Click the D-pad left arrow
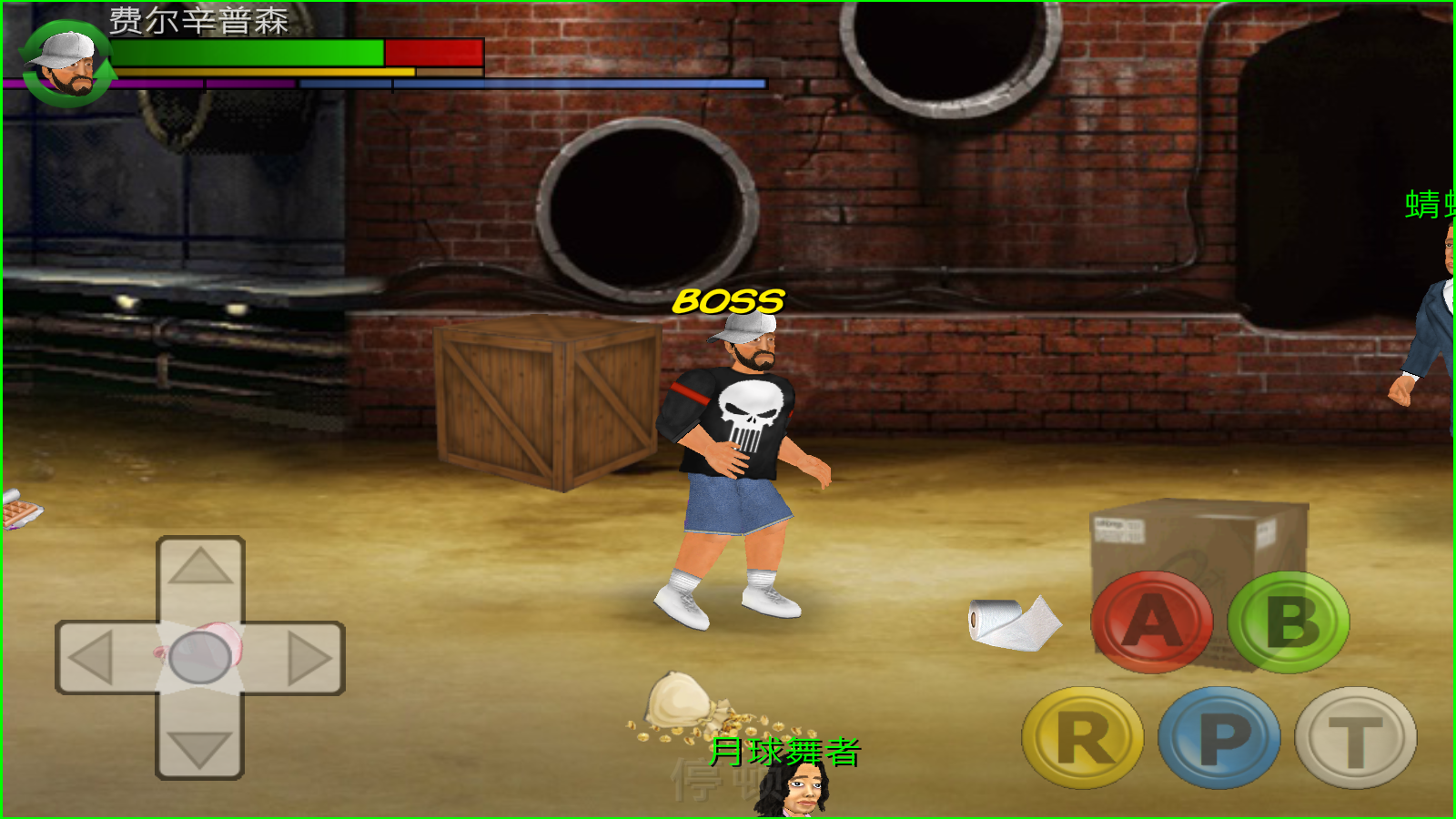1456x819 pixels. [91, 657]
